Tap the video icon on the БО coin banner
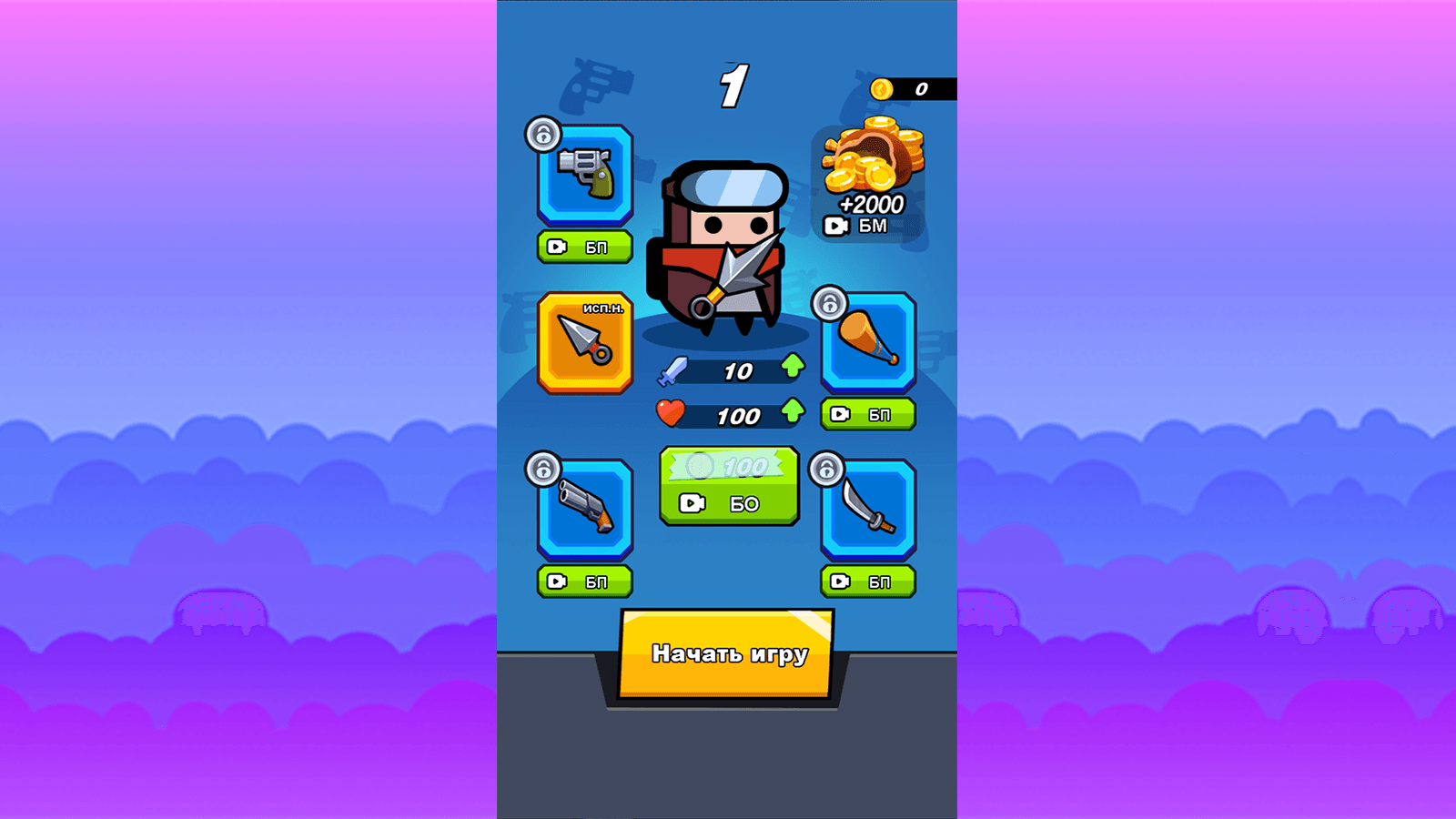Viewport: 1456px width, 819px height. (x=692, y=501)
